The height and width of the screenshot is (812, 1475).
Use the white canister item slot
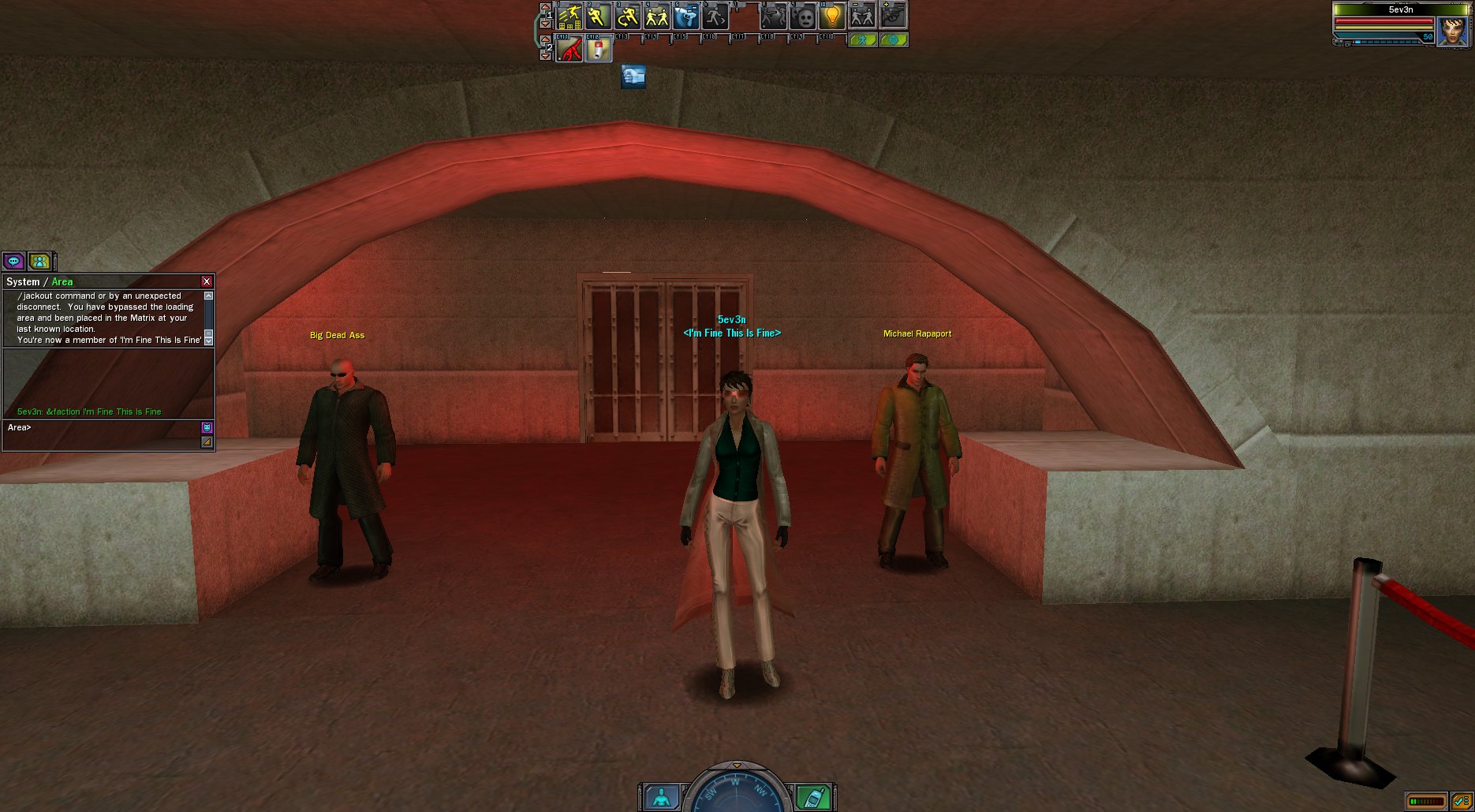tap(599, 50)
